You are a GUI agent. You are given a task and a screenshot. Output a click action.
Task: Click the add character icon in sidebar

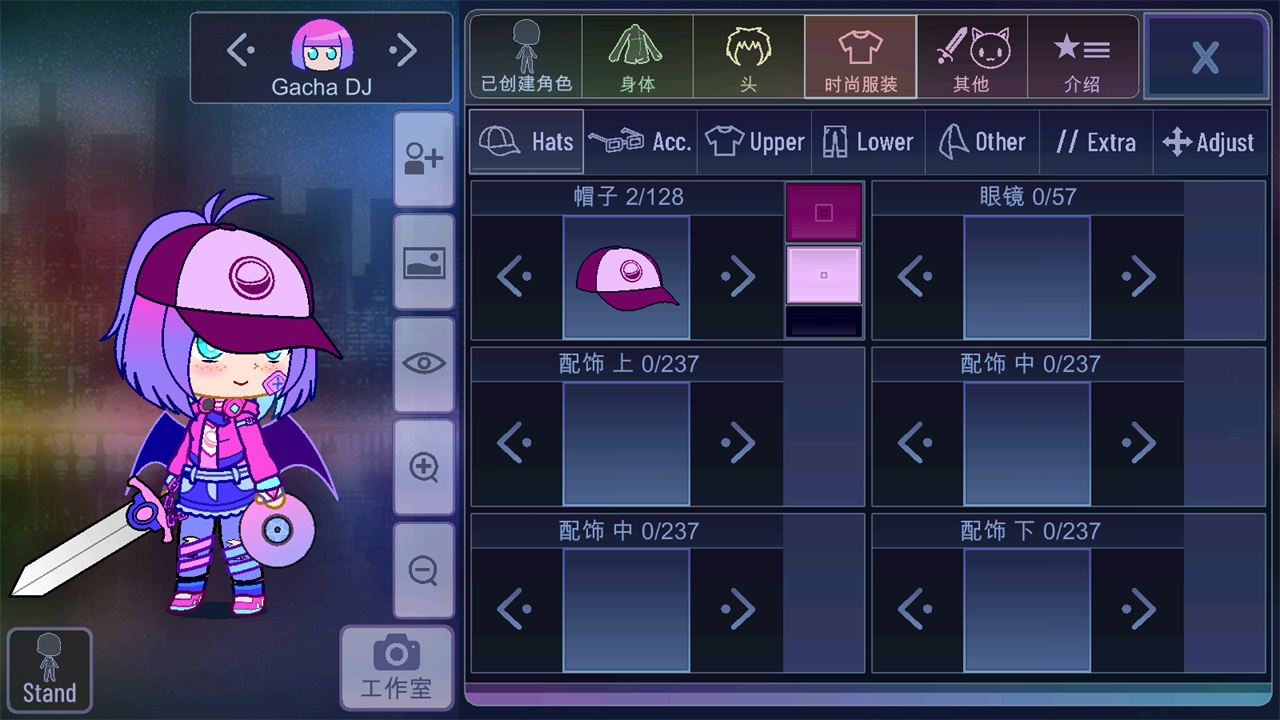tap(423, 158)
